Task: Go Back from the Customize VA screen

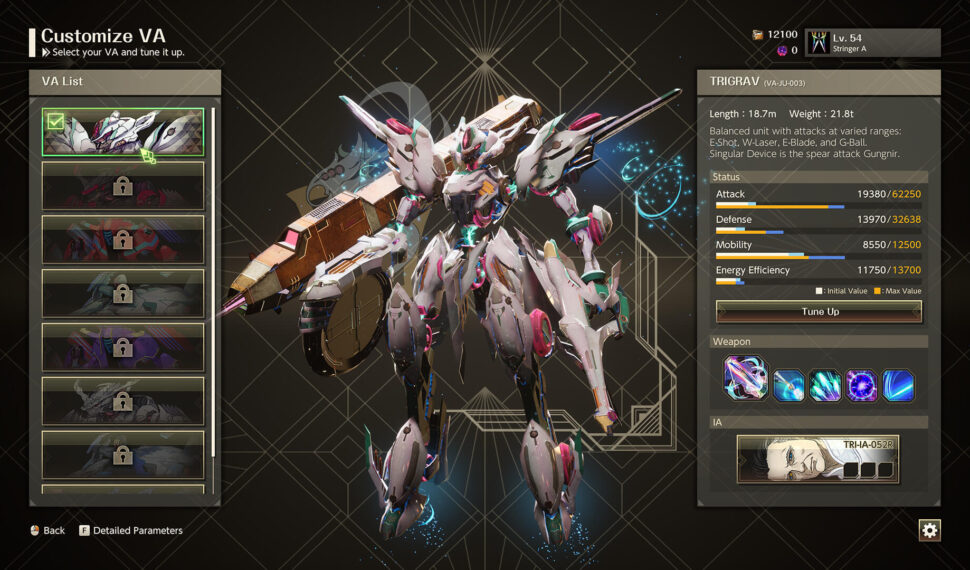Action: coord(47,531)
